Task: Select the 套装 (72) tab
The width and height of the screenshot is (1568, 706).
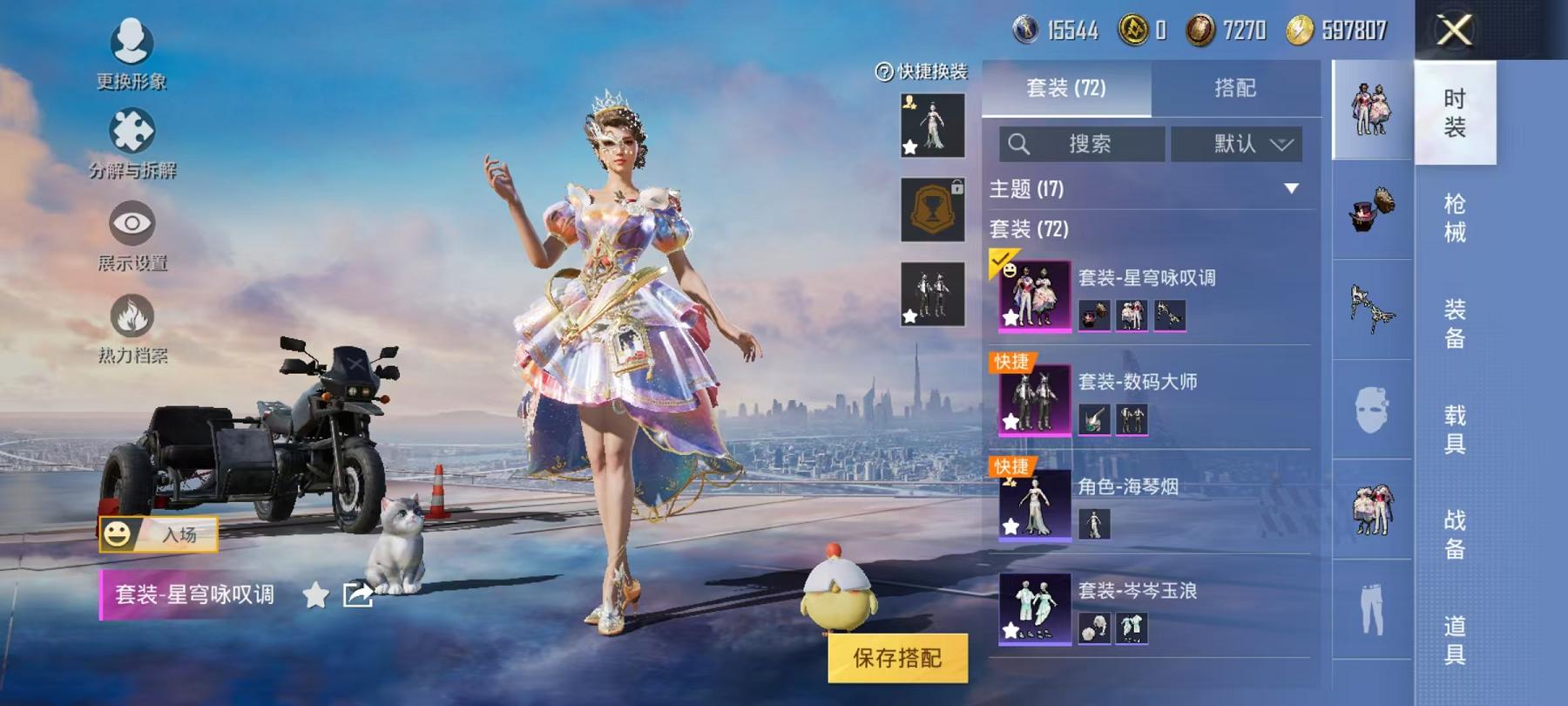Action: coord(1066,88)
